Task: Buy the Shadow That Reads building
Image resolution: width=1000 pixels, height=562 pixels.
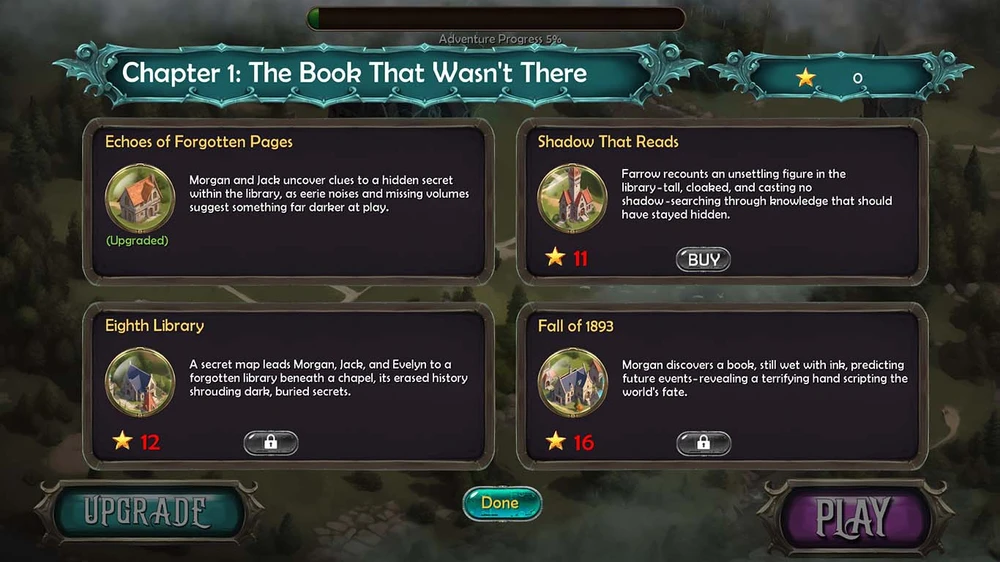Action: [x=703, y=260]
